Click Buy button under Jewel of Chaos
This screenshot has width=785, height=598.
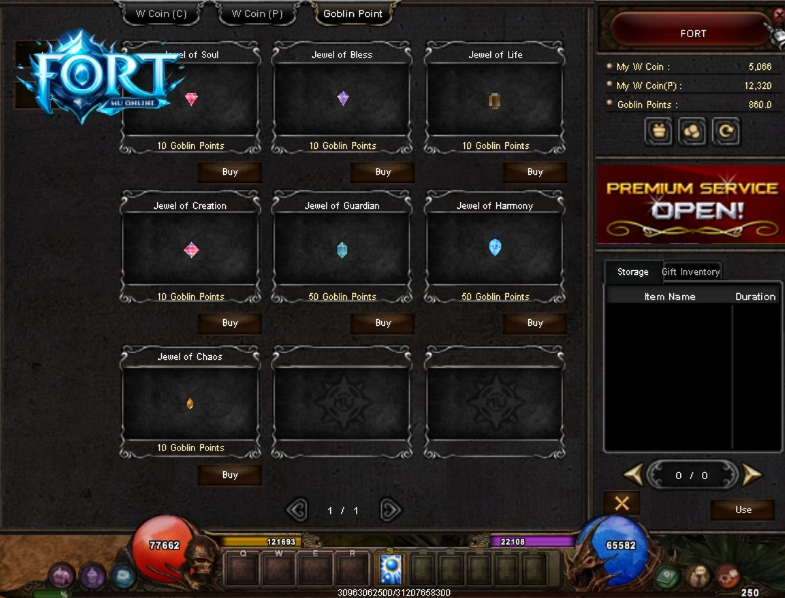click(x=230, y=475)
